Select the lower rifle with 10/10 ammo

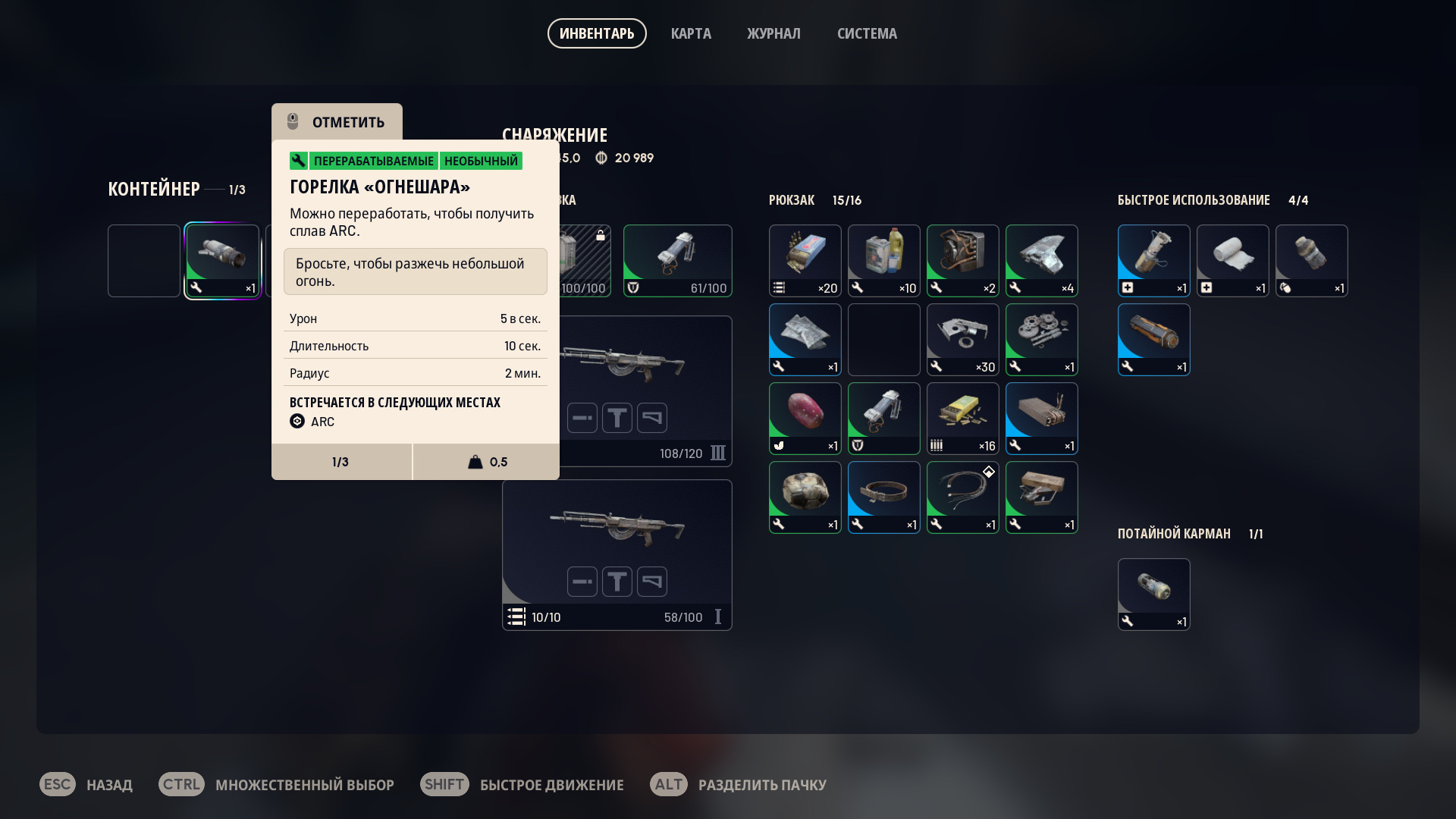617,554
